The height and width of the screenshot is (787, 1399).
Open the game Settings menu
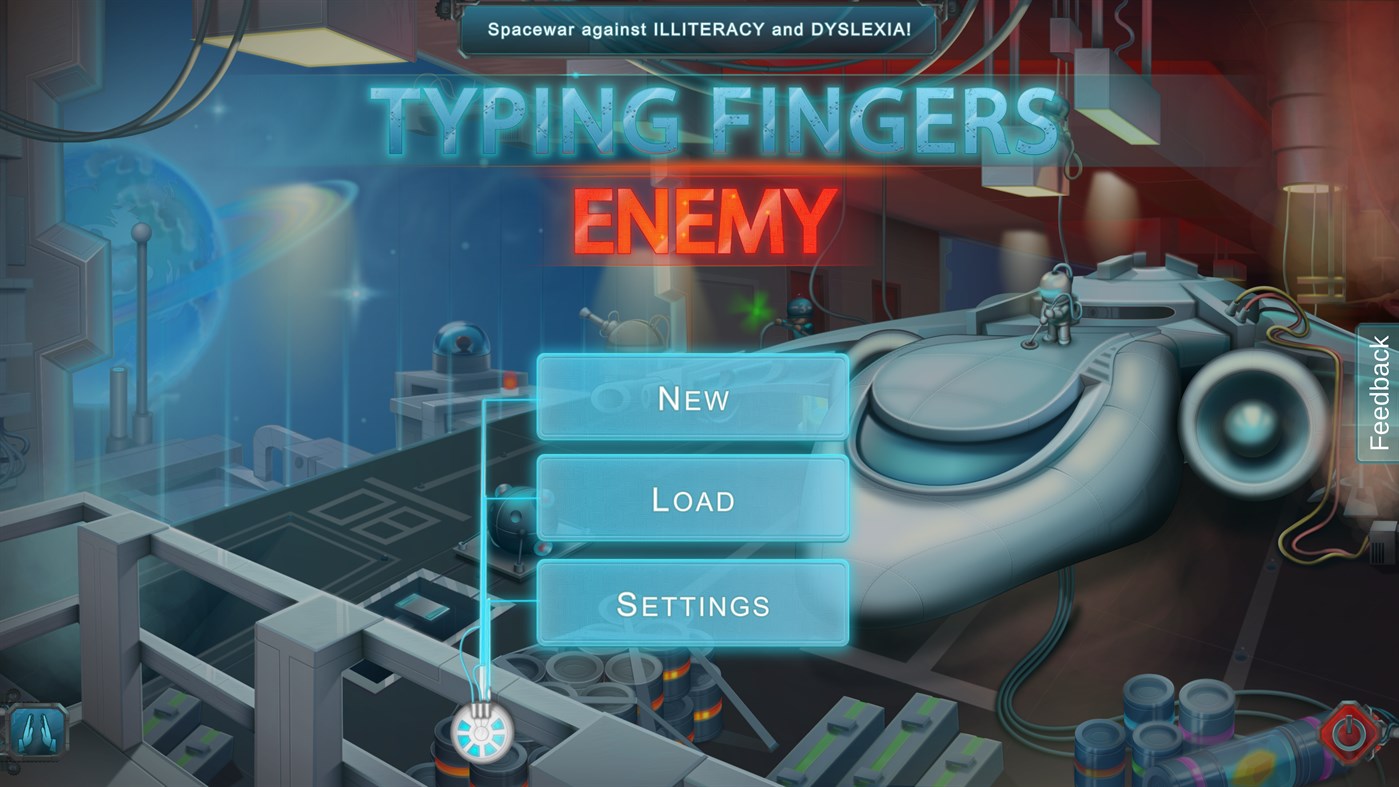pos(693,603)
